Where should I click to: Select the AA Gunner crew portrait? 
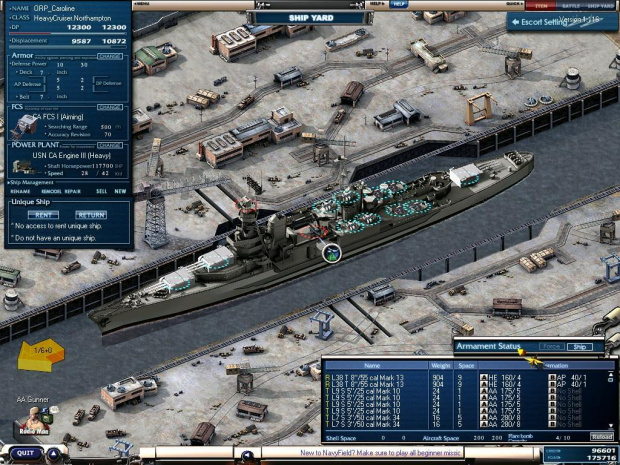[34, 416]
